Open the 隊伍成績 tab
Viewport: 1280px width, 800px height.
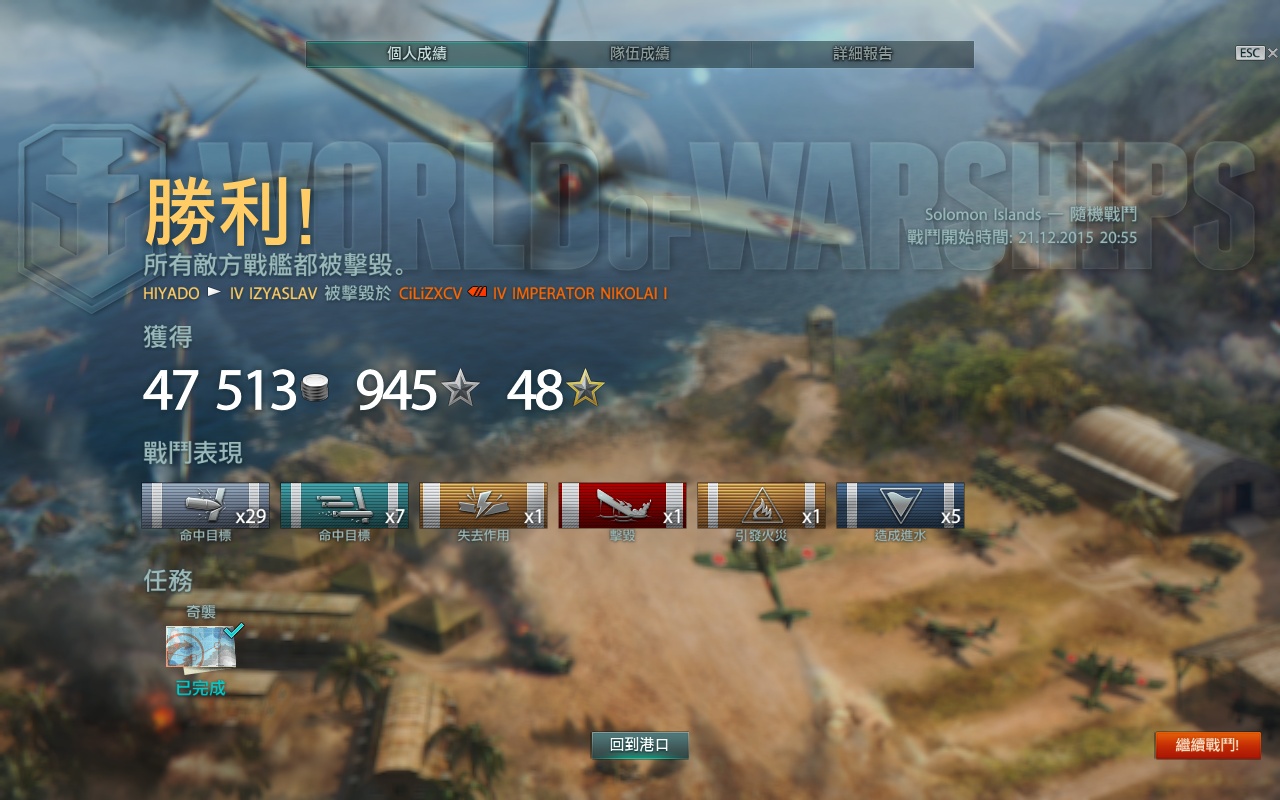[x=640, y=54]
